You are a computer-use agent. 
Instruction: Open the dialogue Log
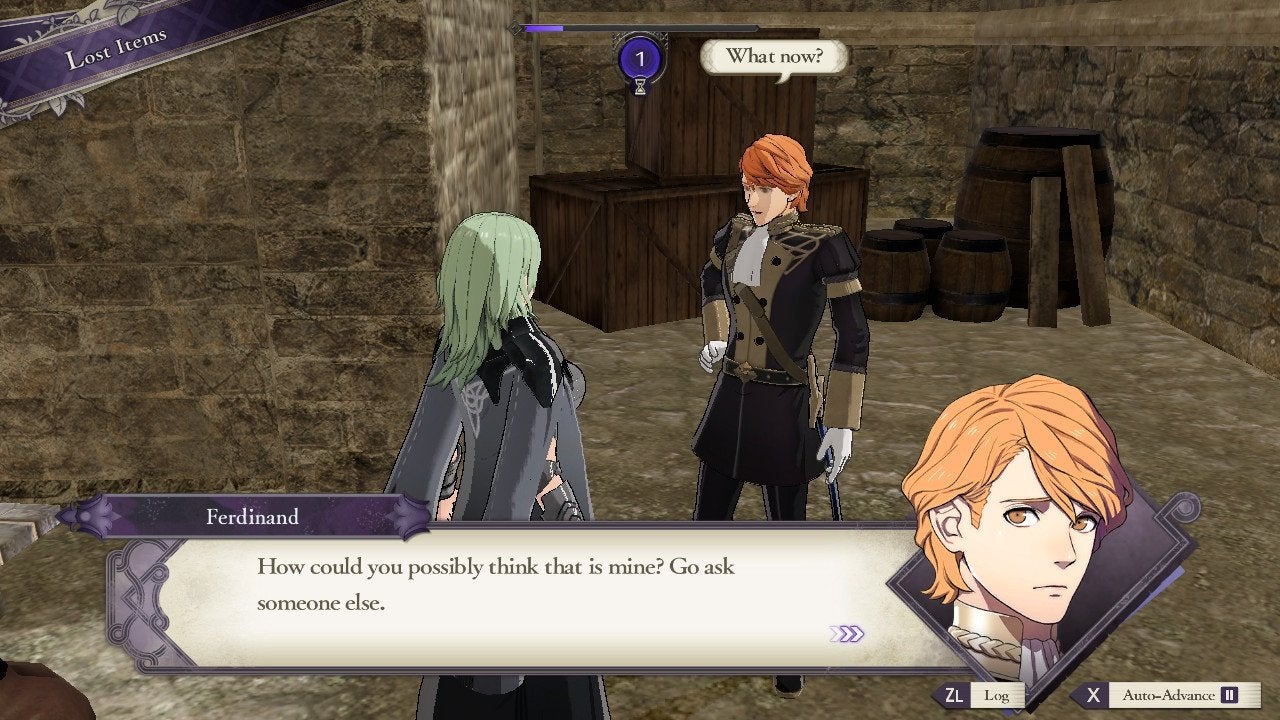pos(980,695)
